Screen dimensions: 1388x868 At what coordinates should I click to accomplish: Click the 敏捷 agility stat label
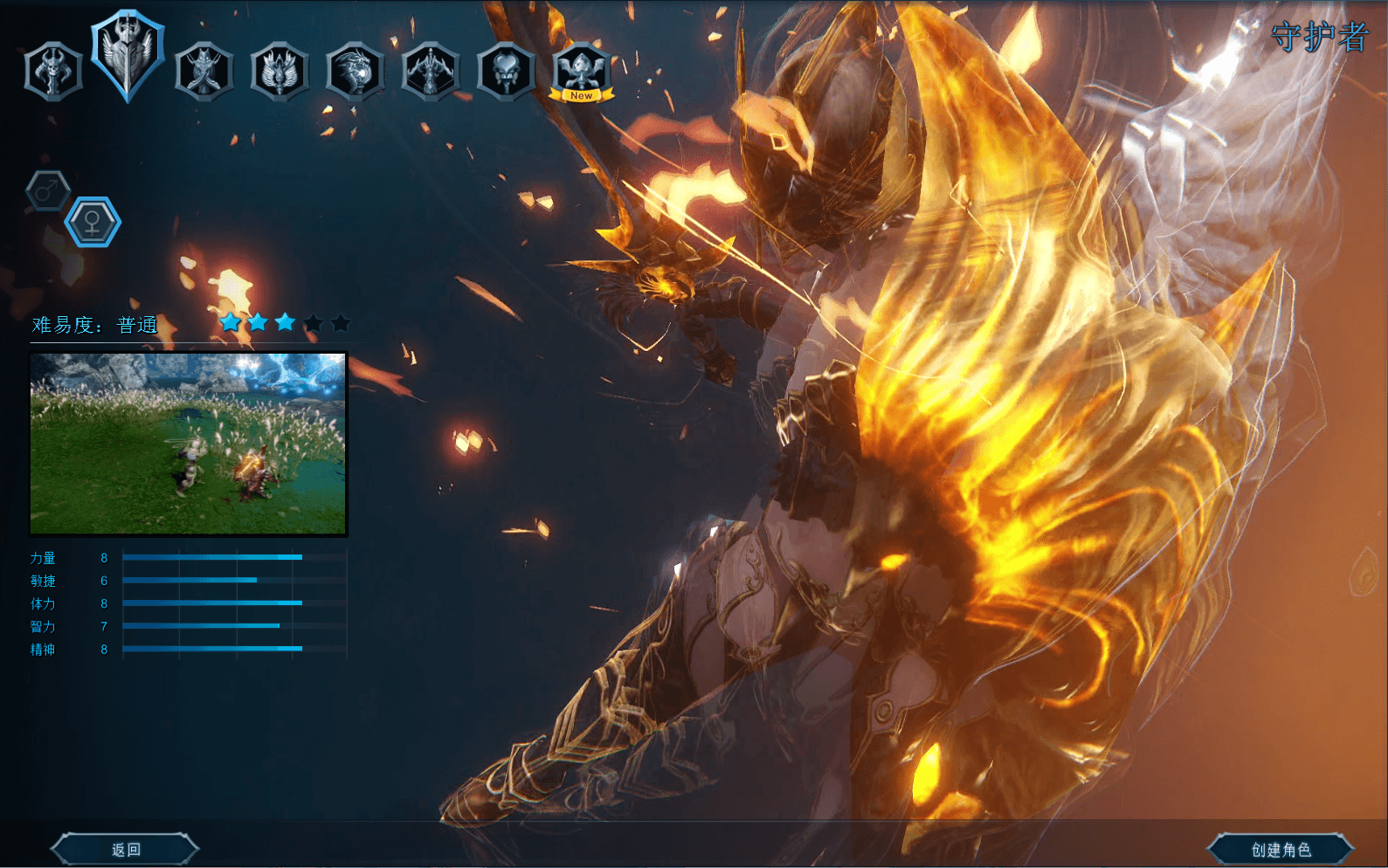45,581
